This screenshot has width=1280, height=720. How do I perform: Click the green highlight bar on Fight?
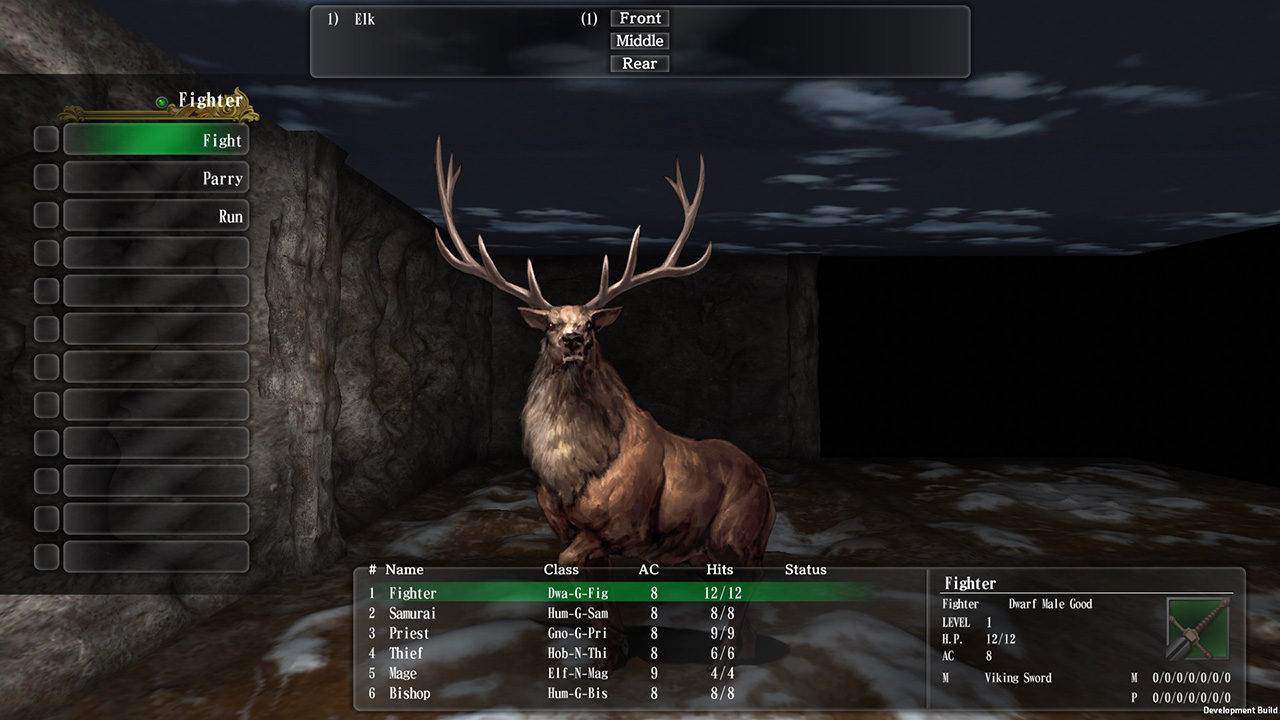click(155, 140)
